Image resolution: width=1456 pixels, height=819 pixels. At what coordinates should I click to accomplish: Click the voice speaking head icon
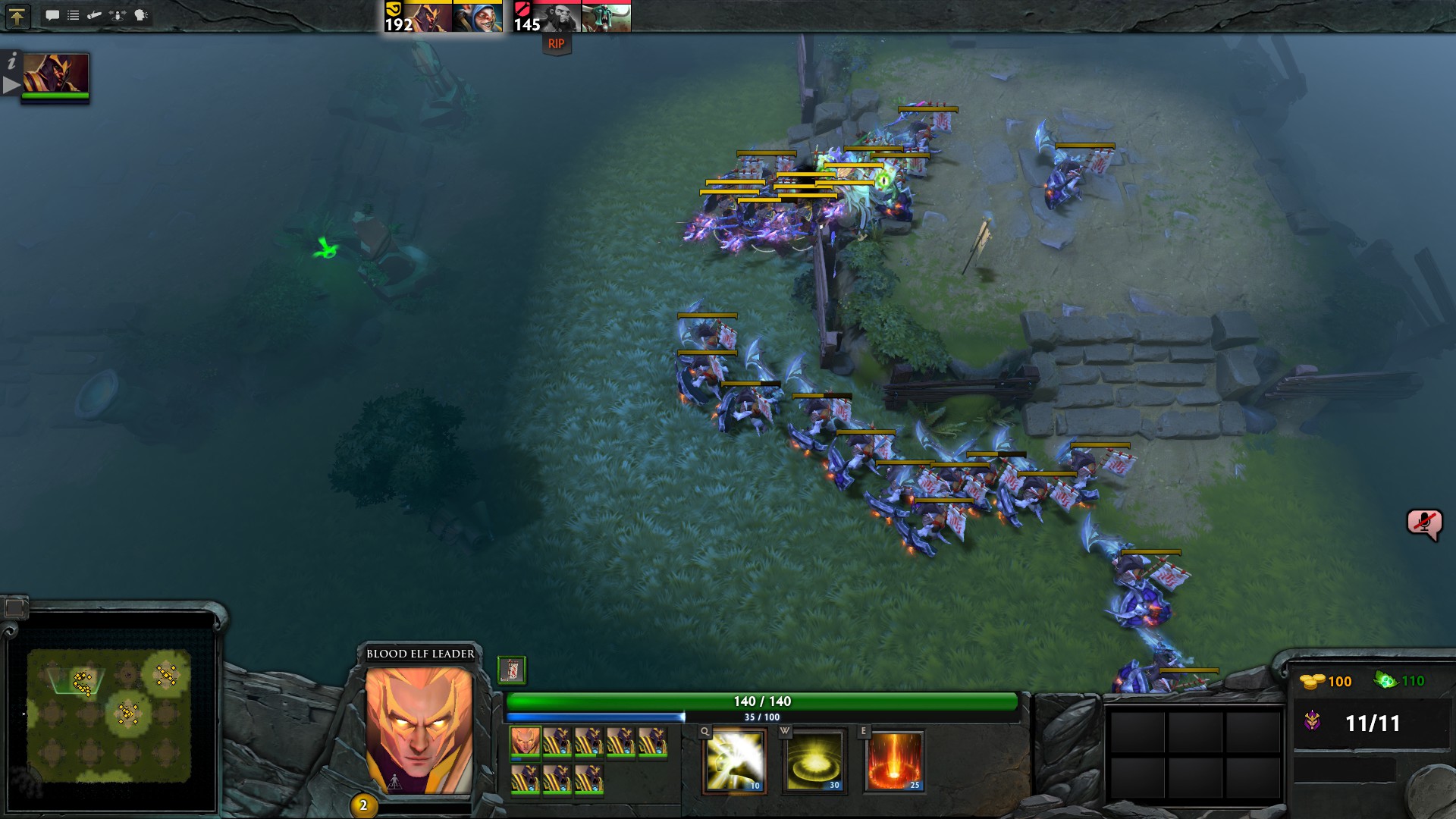141,15
